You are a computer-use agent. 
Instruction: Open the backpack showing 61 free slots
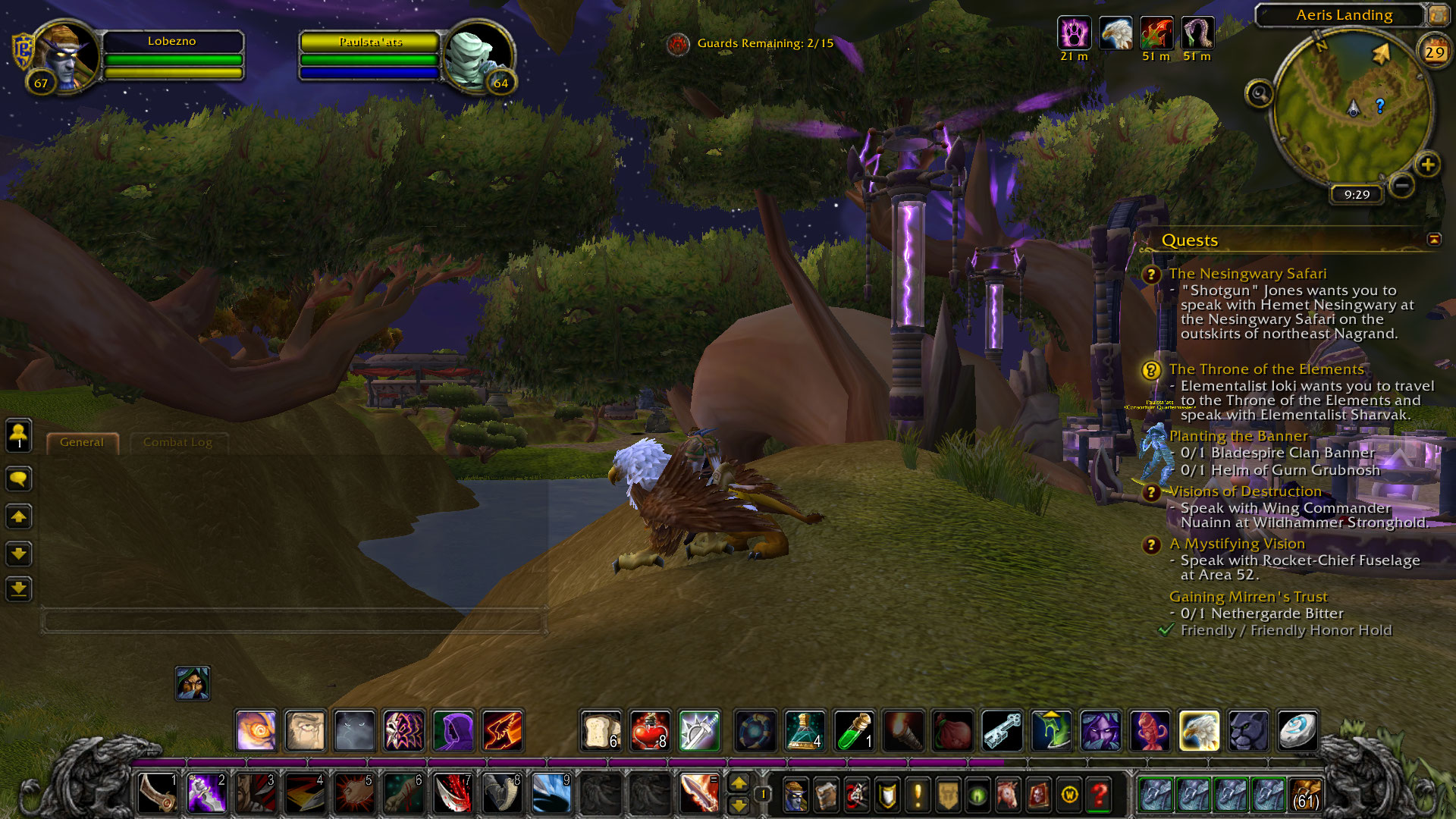click(1304, 794)
